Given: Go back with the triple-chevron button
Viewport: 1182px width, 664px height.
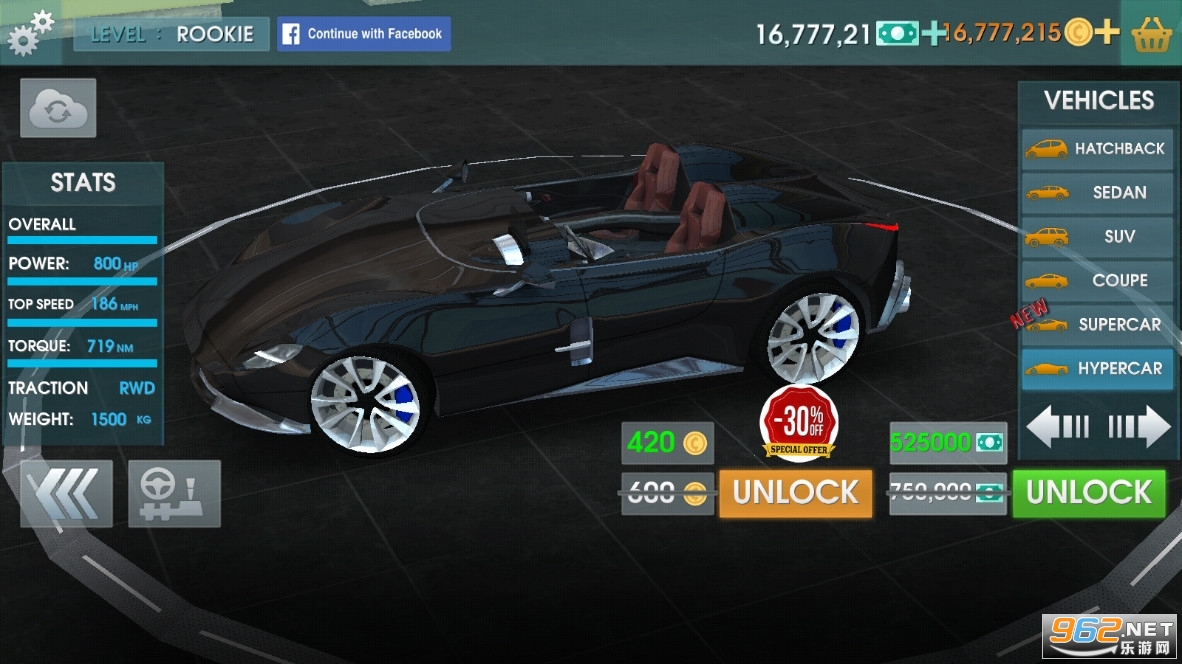Looking at the screenshot, I should tap(66, 493).
